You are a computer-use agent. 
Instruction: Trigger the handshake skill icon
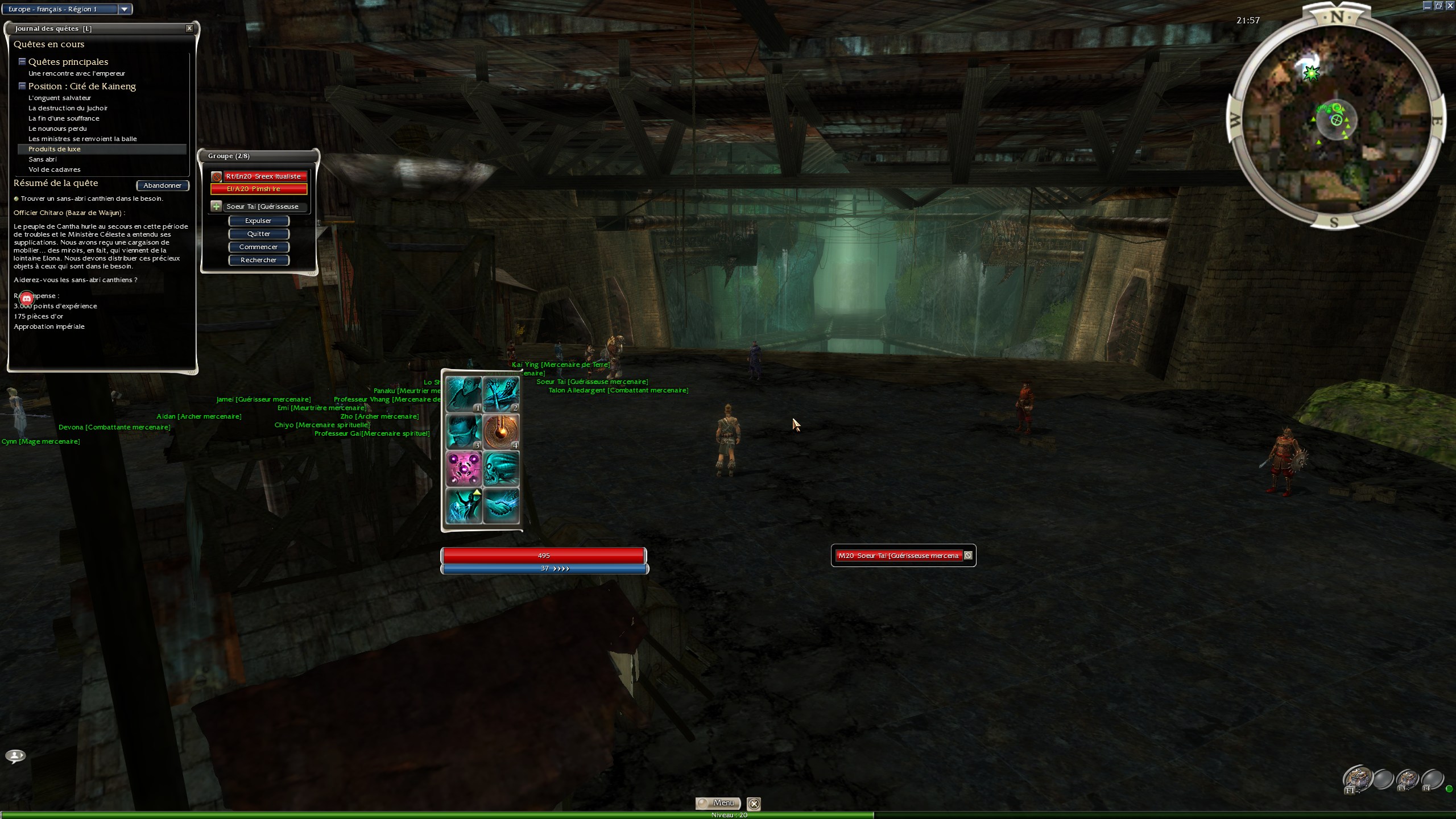tap(501, 505)
